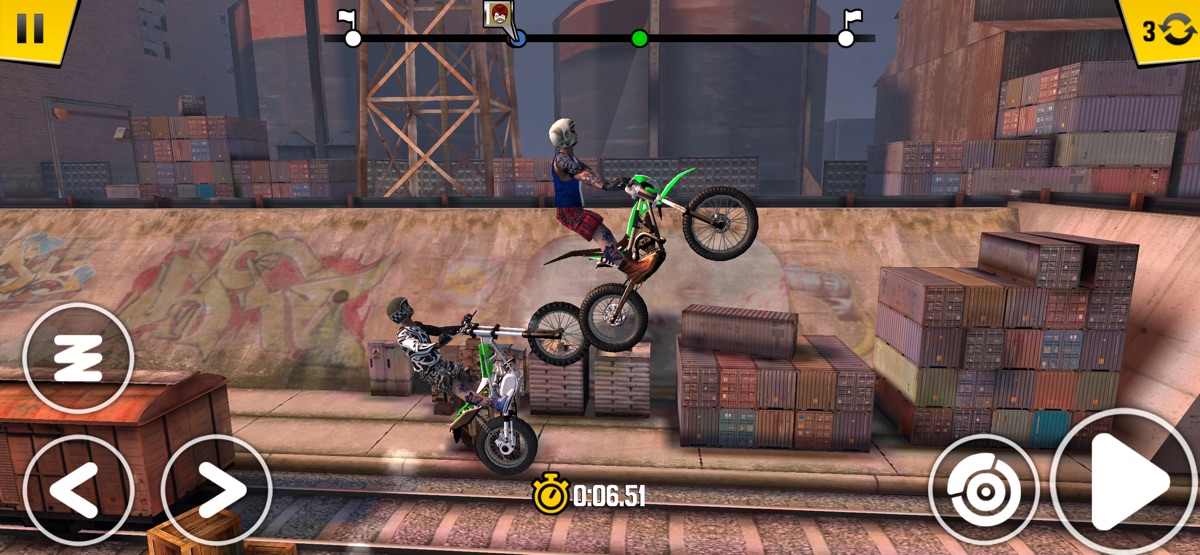Image resolution: width=1200 pixels, height=555 pixels.
Task: Lean the rider back with left arrow
Action: 77,490
